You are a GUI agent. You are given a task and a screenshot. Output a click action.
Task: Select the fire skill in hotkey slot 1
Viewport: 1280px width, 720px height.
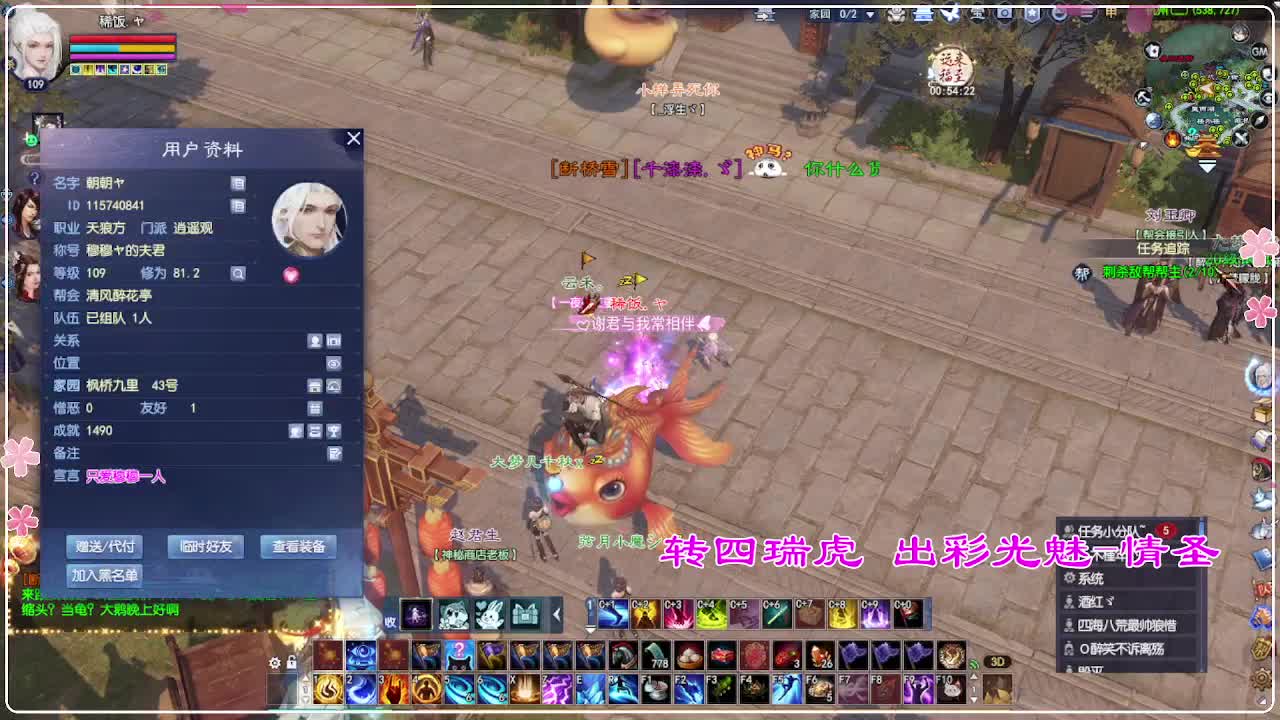[328, 688]
